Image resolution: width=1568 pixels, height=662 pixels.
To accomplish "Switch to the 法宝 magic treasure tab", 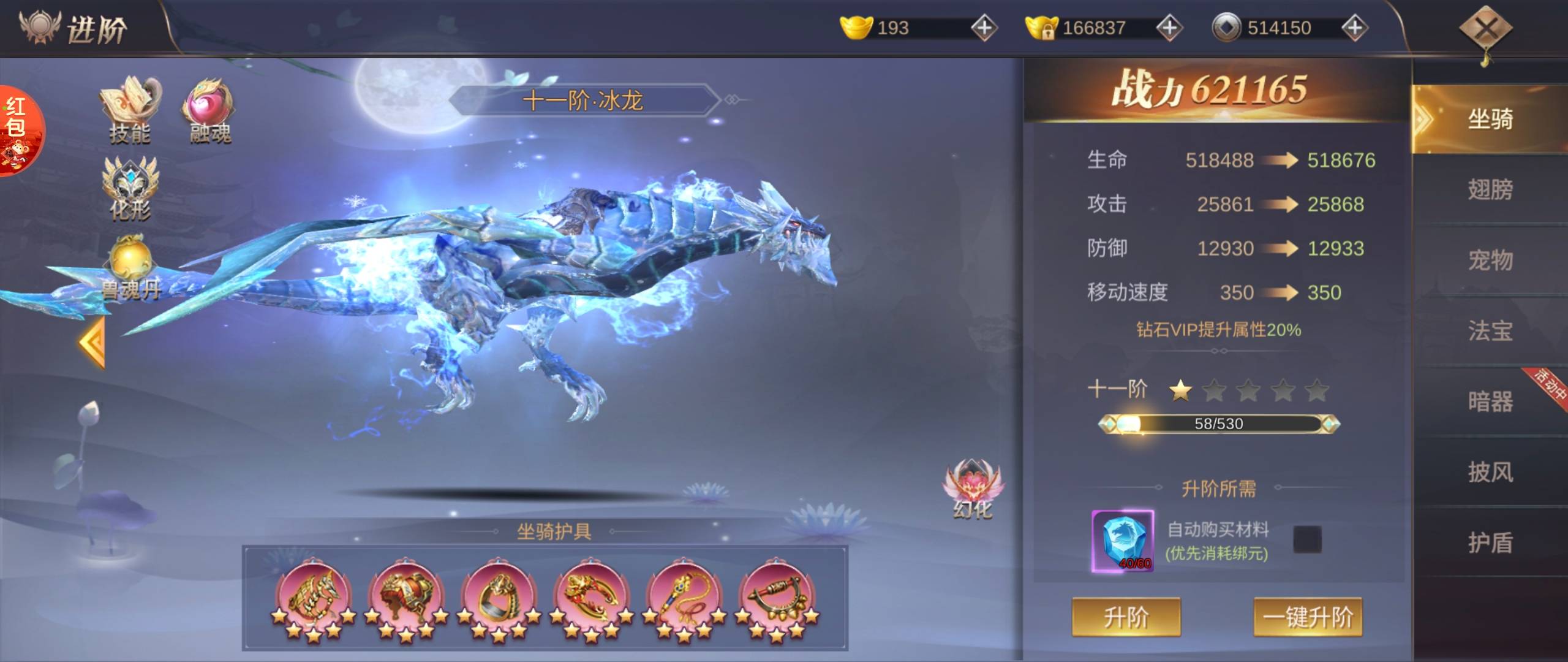I will click(x=1490, y=331).
